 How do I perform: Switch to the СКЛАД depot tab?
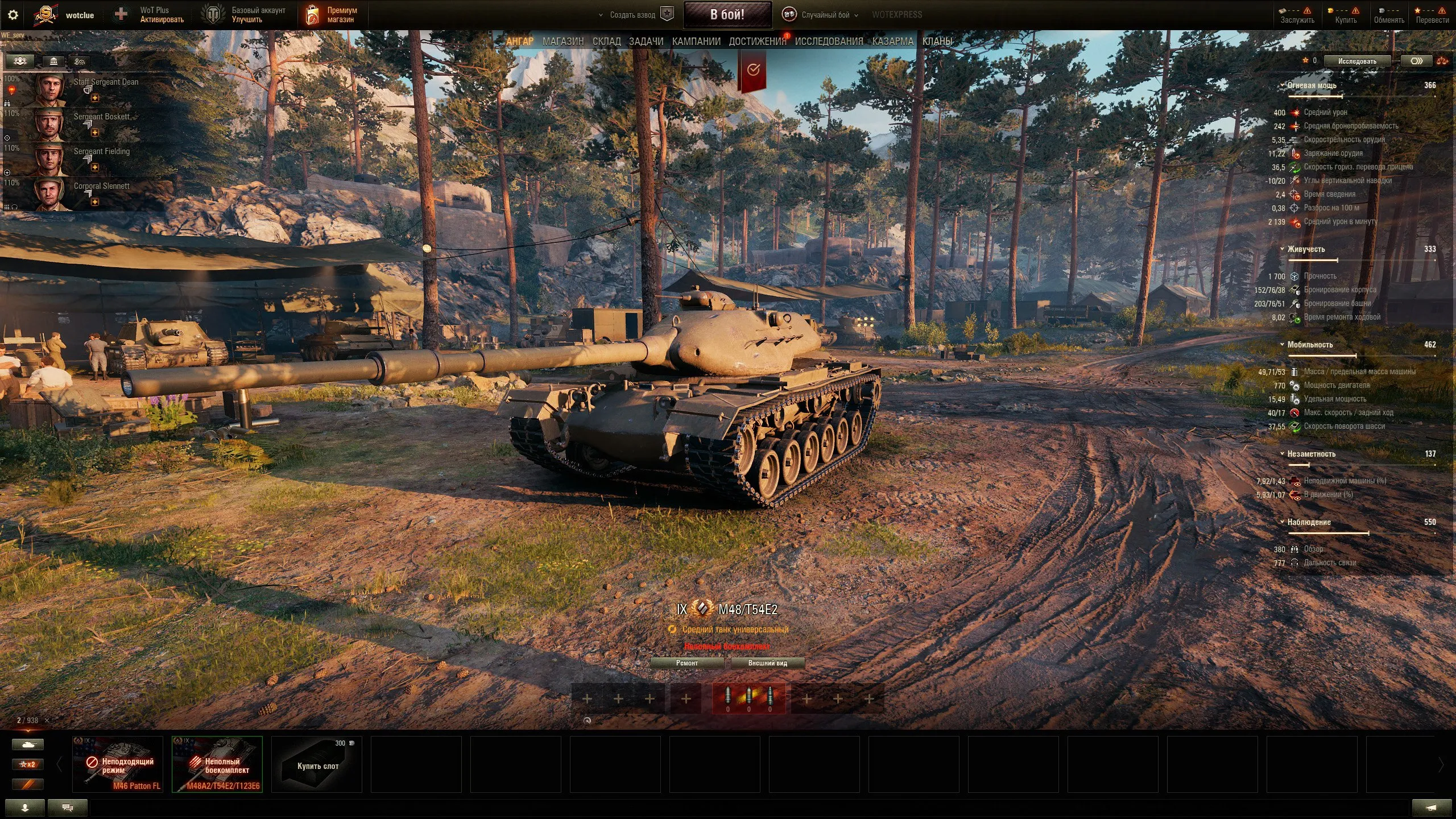606,42
